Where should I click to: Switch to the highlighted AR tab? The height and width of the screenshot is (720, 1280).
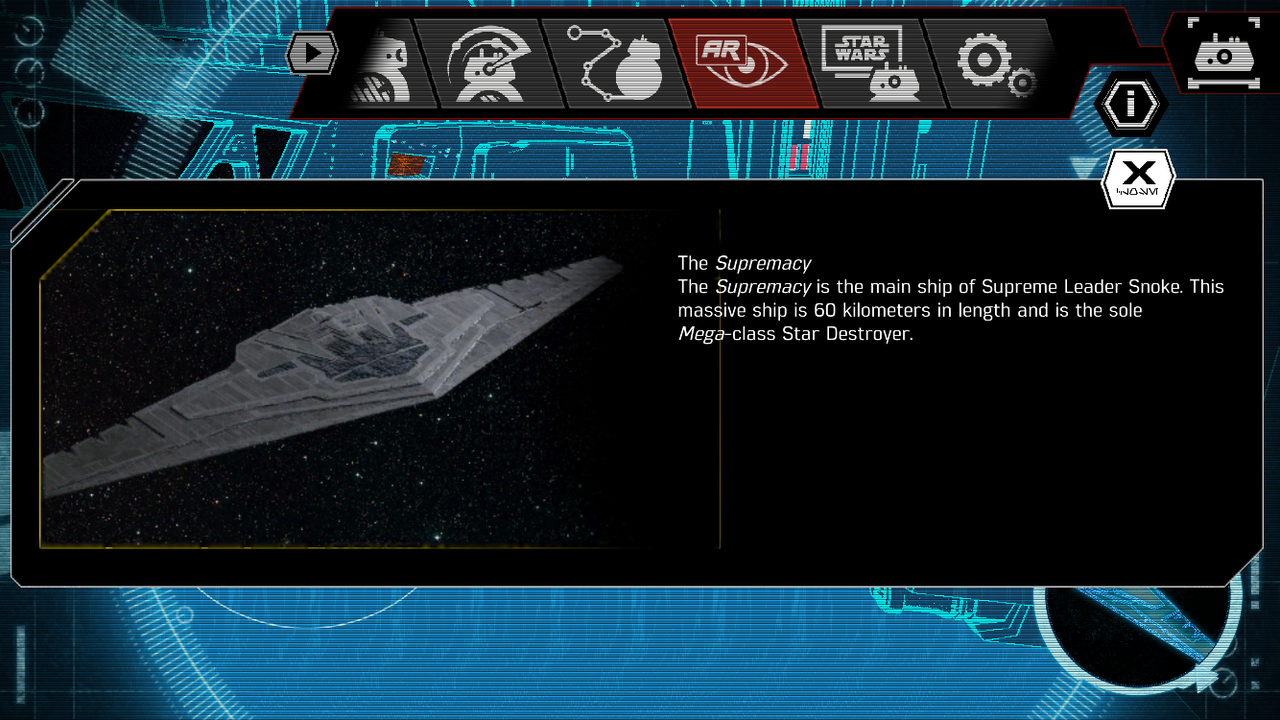coord(741,62)
